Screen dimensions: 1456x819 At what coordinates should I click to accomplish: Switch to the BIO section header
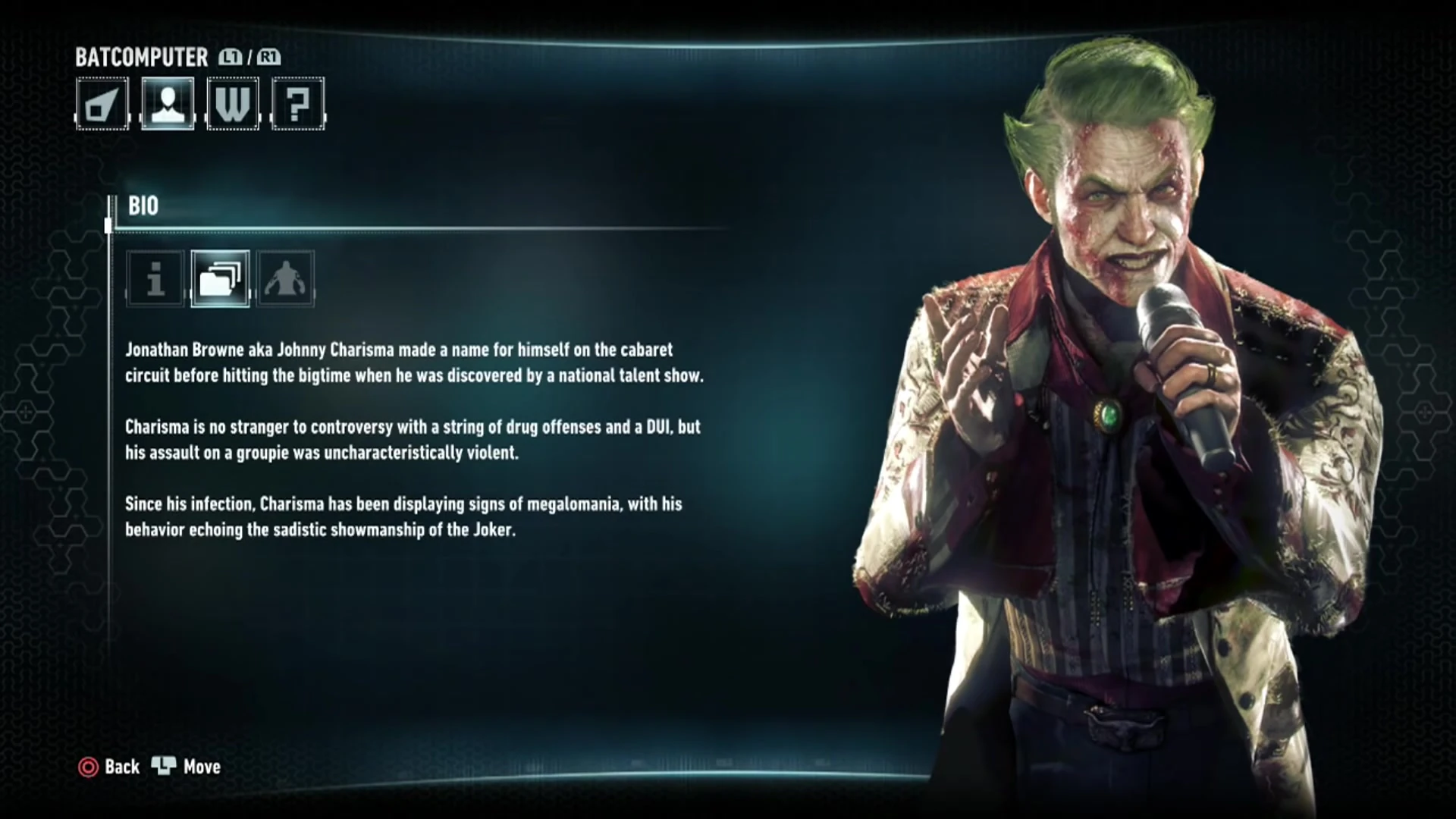[141, 206]
